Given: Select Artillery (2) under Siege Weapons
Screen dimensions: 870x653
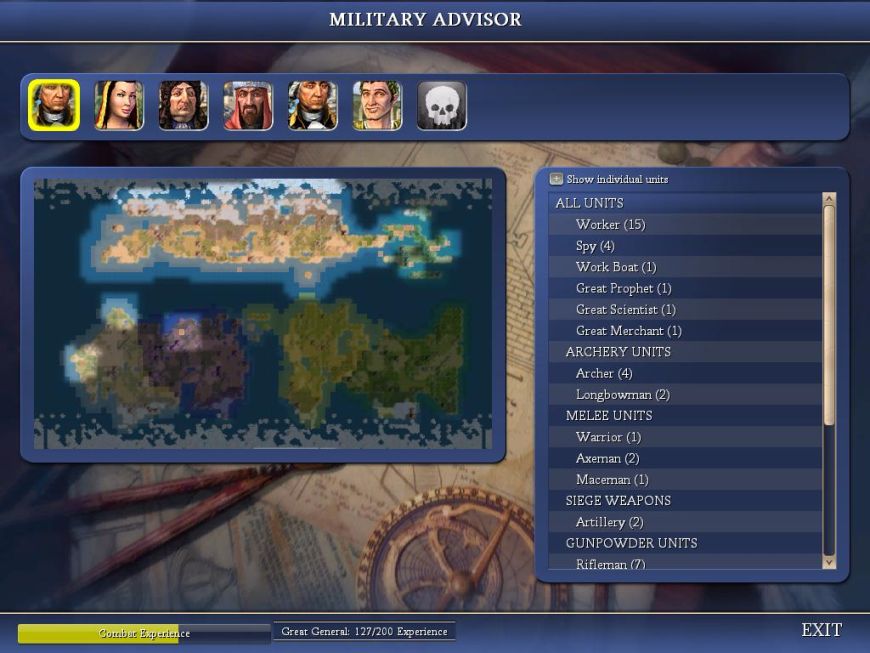Looking at the screenshot, I should 609,522.
